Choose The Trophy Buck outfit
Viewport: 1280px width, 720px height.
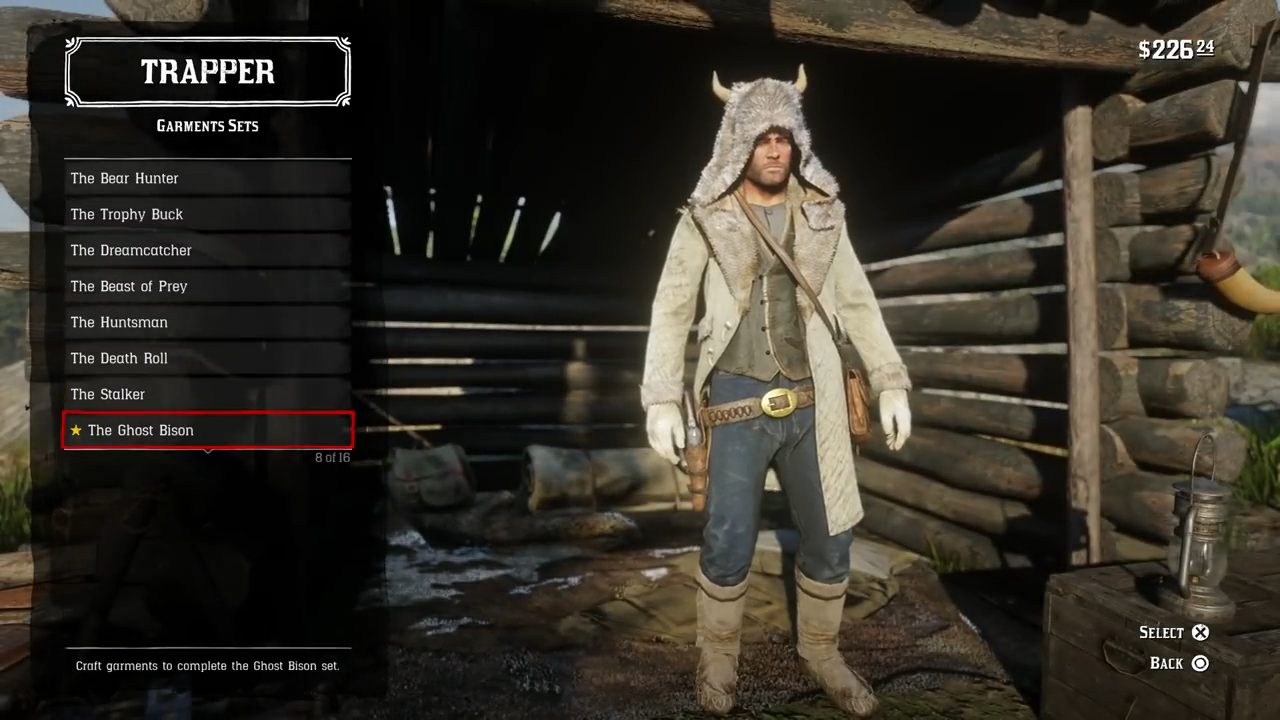click(207, 214)
